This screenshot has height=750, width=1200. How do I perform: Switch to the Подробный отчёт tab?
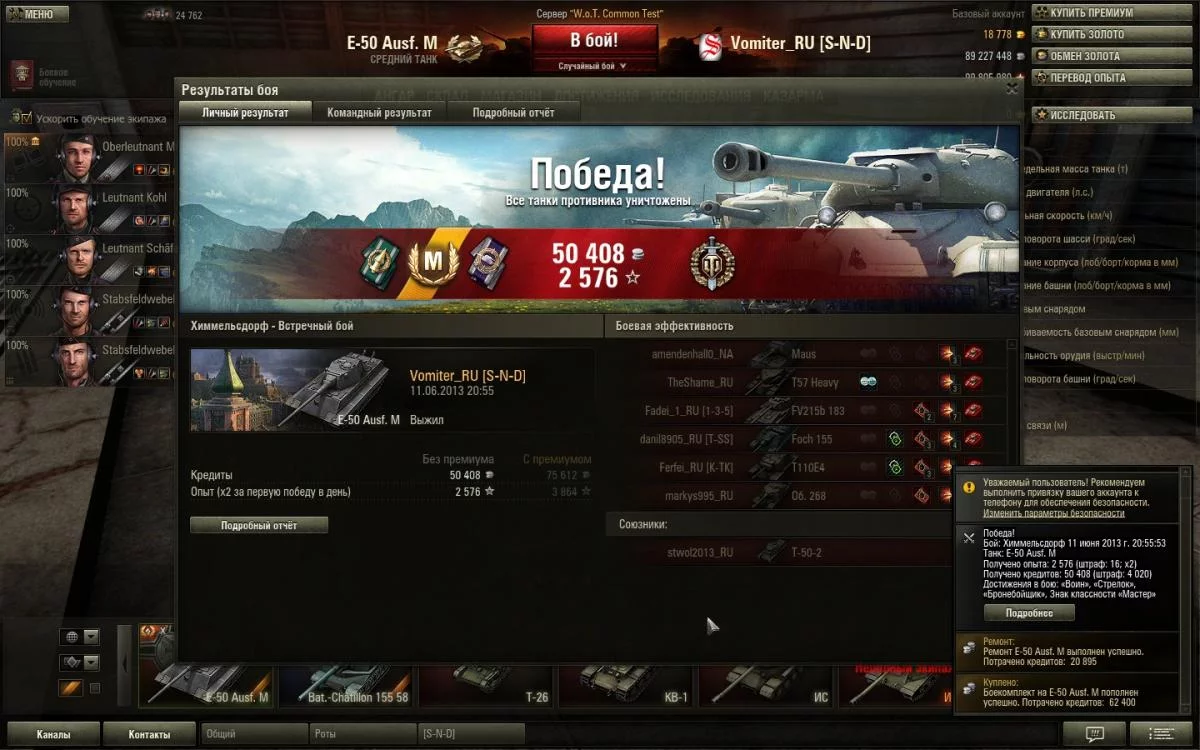(513, 113)
